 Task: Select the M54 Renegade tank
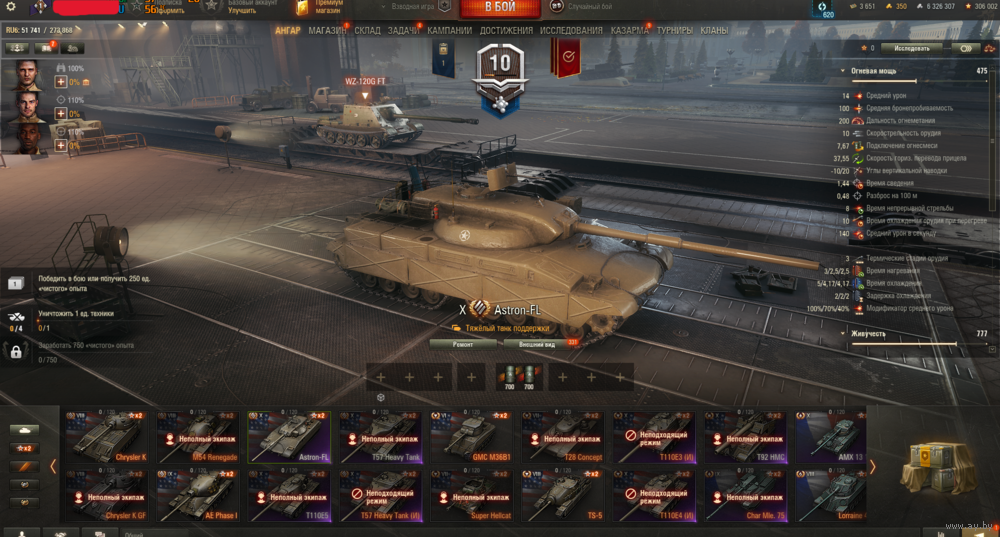tap(199, 435)
